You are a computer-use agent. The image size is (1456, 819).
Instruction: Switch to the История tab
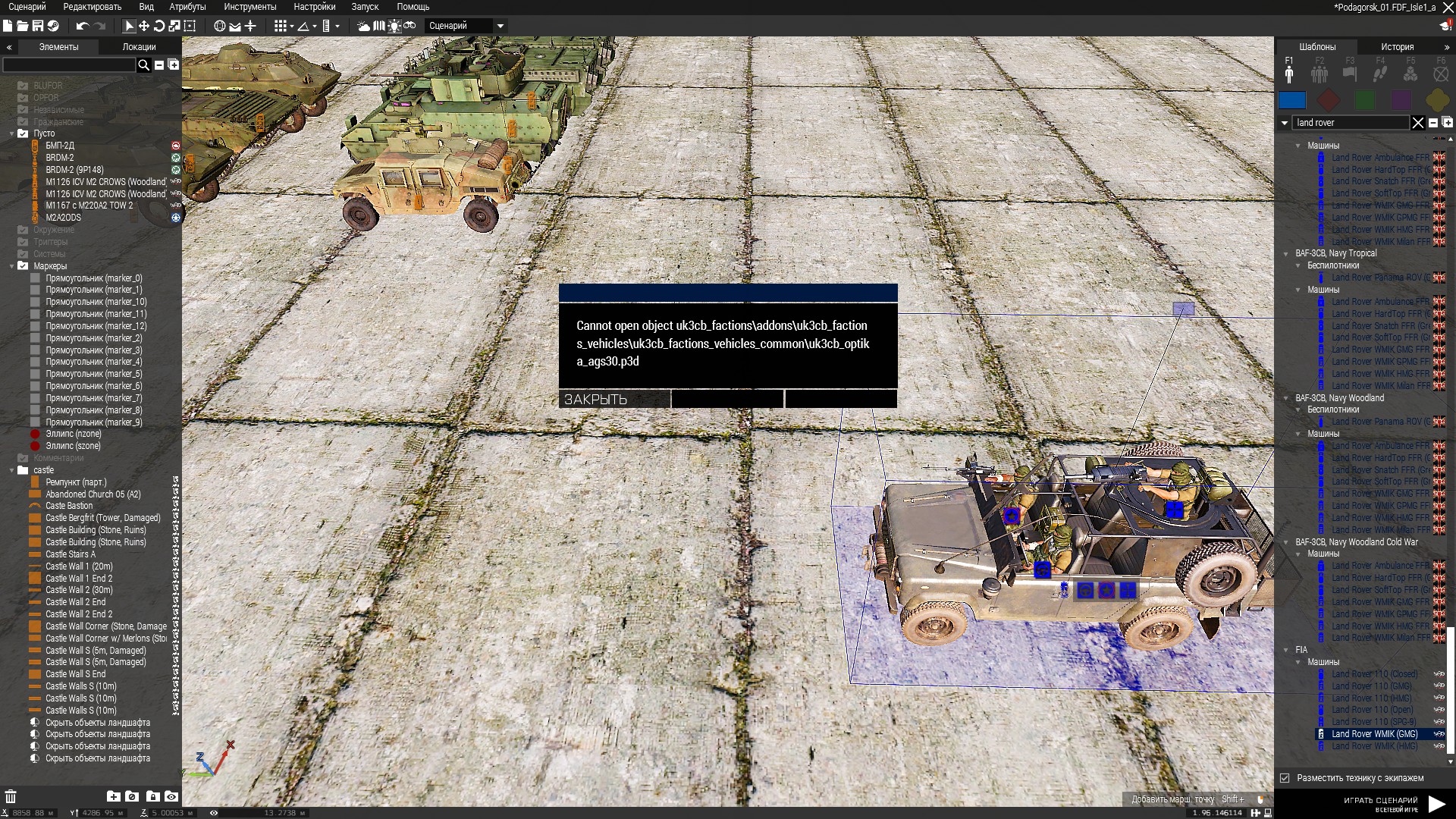coord(1397,47)
